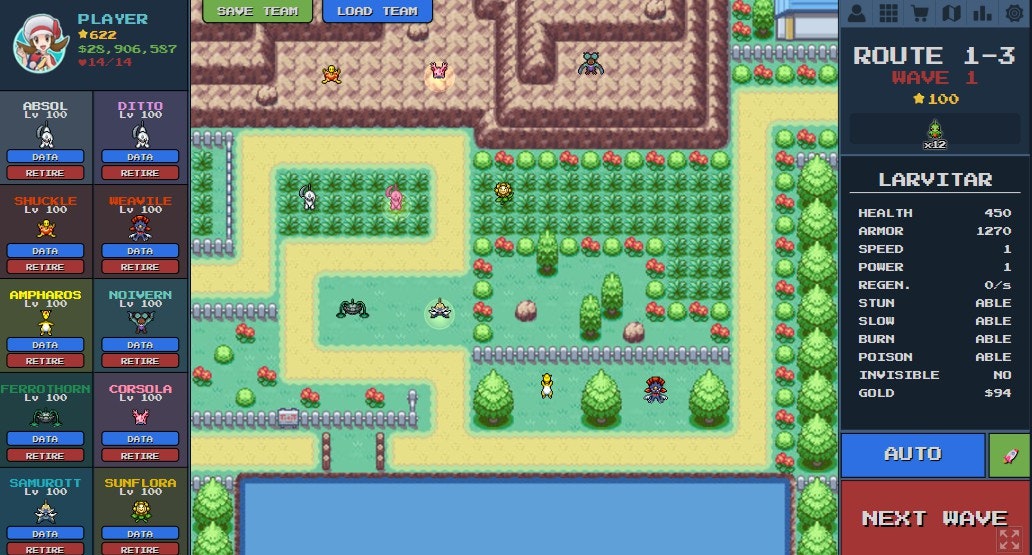Show data for Ampharos
The height and width of the screenshot is (555, 1032).
[x=45, y=345]
